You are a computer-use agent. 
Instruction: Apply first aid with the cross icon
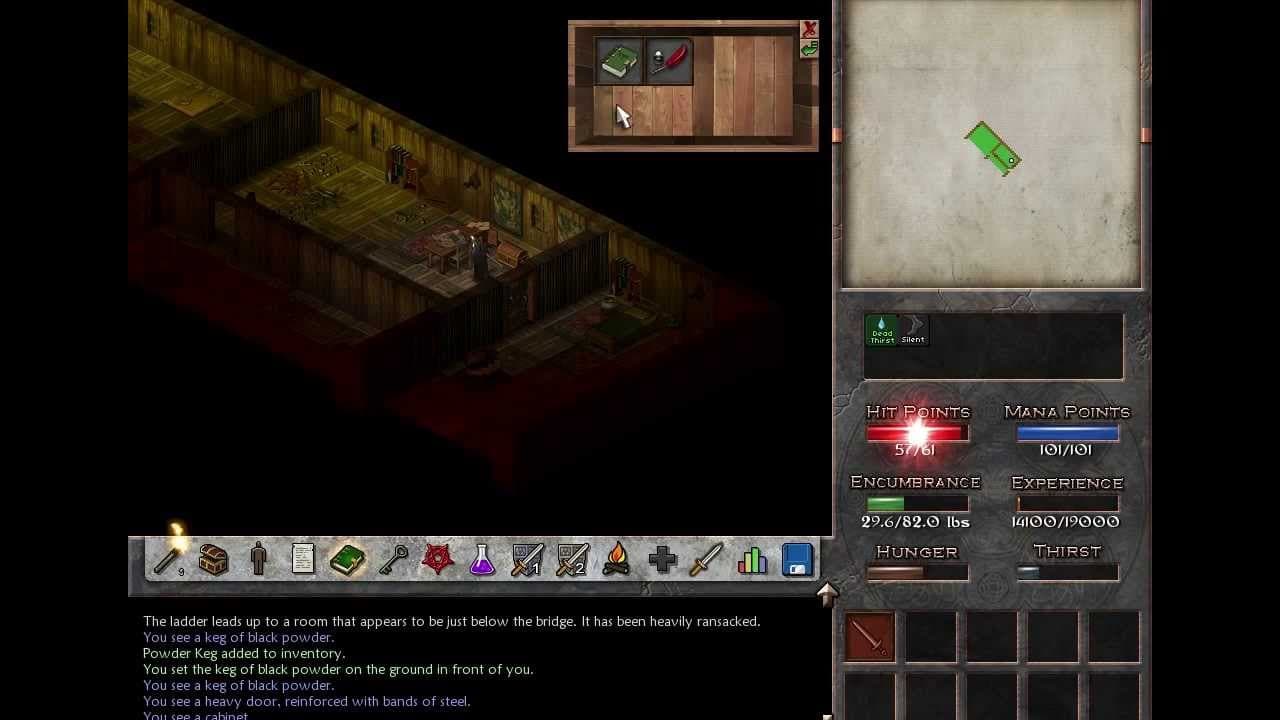pos(663,560)
